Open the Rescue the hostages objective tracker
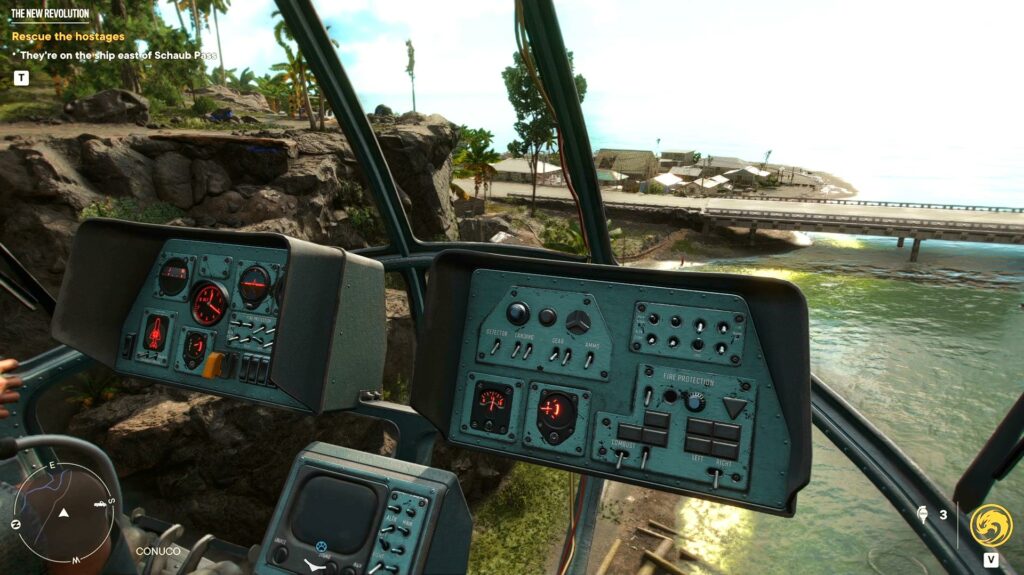The height and width of the screenshot is (575, 1024). (68, 37)
